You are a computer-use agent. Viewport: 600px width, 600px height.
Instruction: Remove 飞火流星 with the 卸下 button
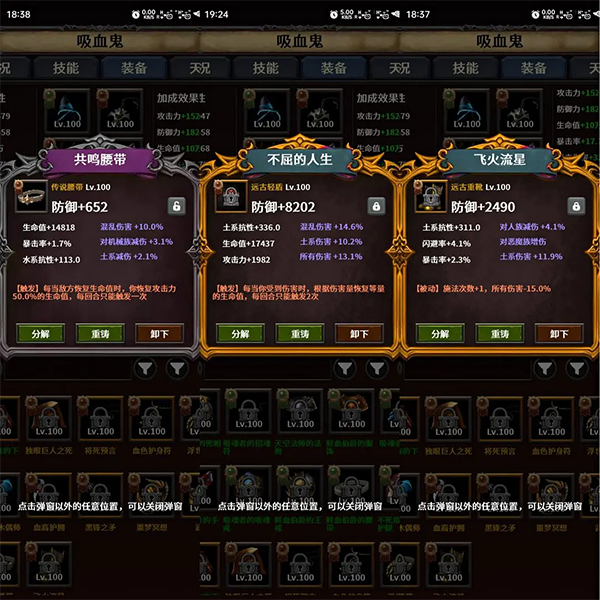pos(559,334)
